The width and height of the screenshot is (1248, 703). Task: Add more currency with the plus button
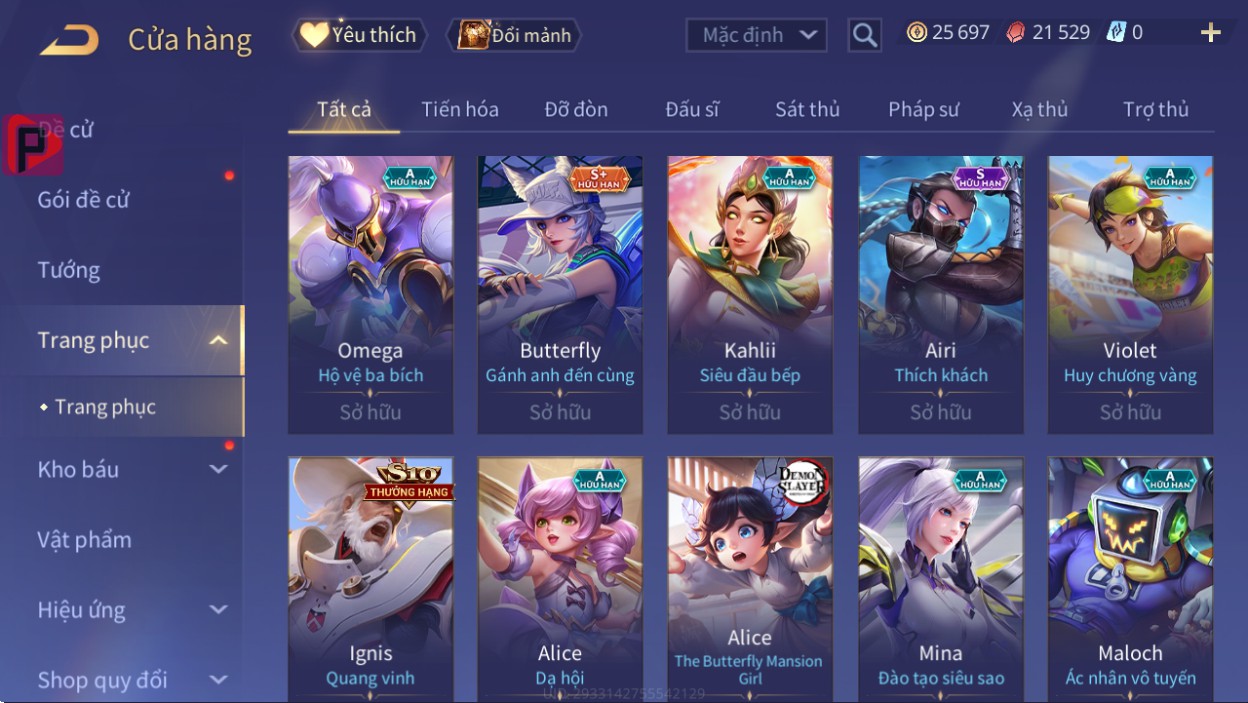point(1210,33)
